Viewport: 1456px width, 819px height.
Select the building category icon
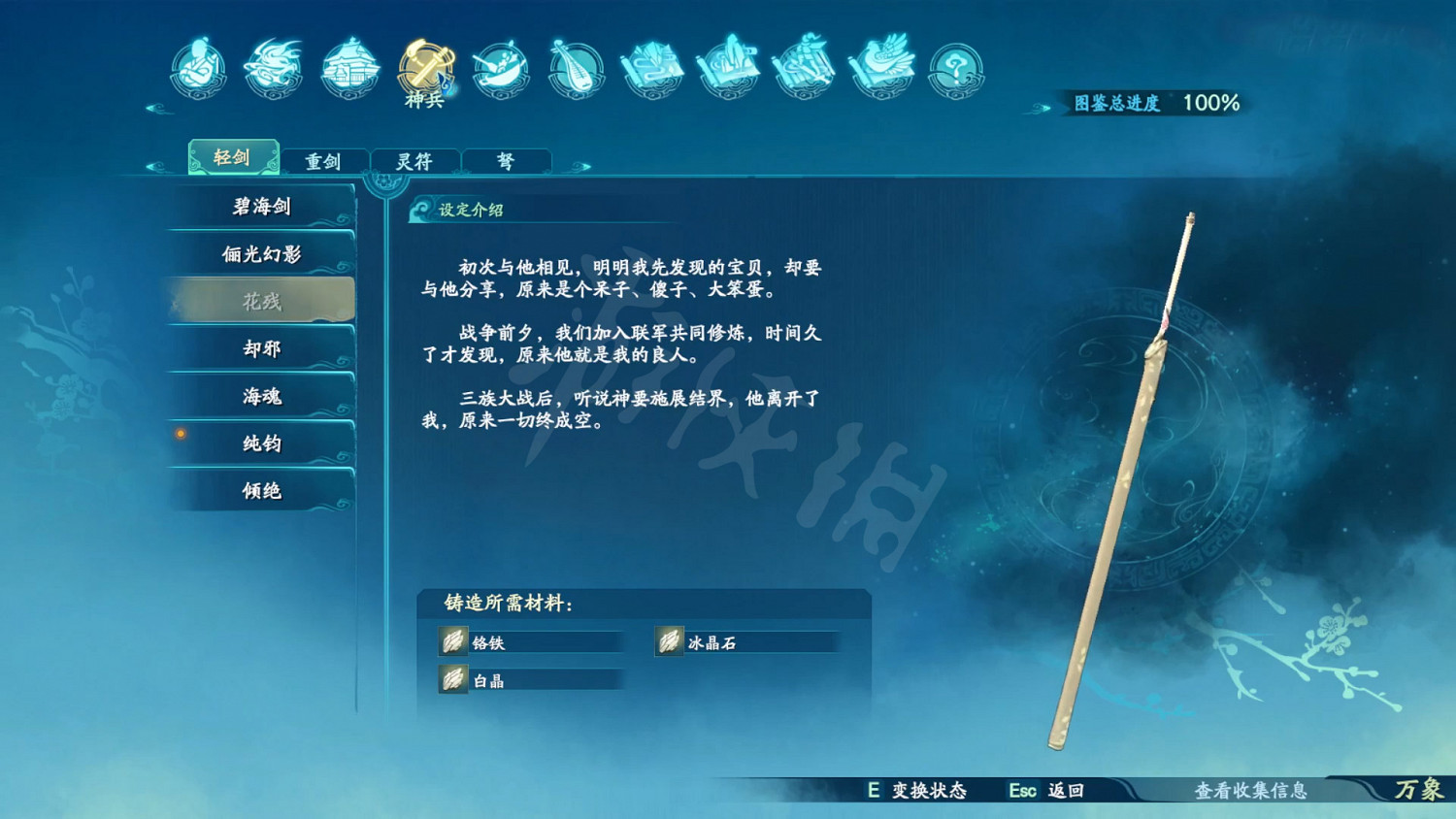(x=348, y=65)
